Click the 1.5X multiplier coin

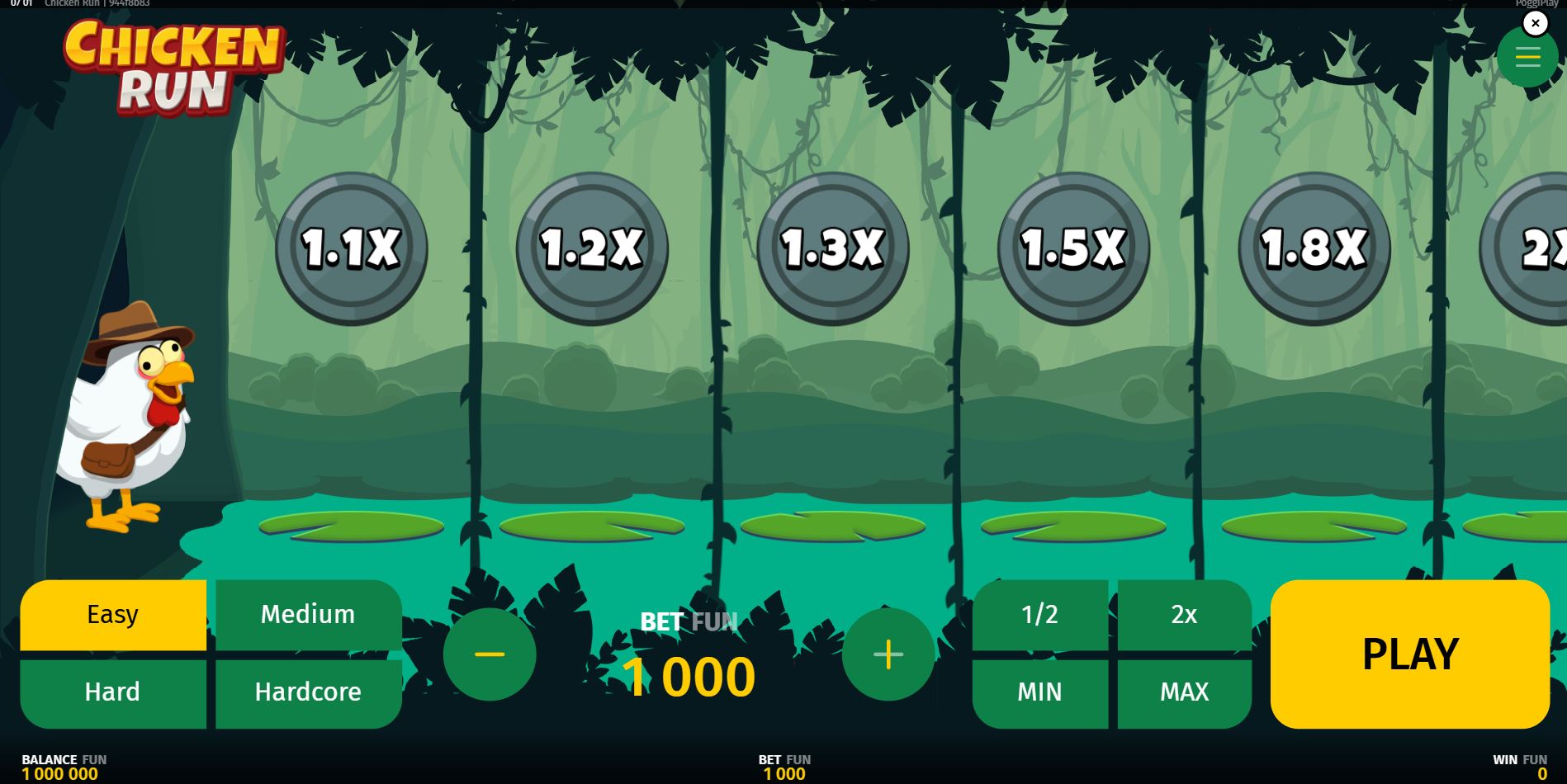click(1071, 245)
